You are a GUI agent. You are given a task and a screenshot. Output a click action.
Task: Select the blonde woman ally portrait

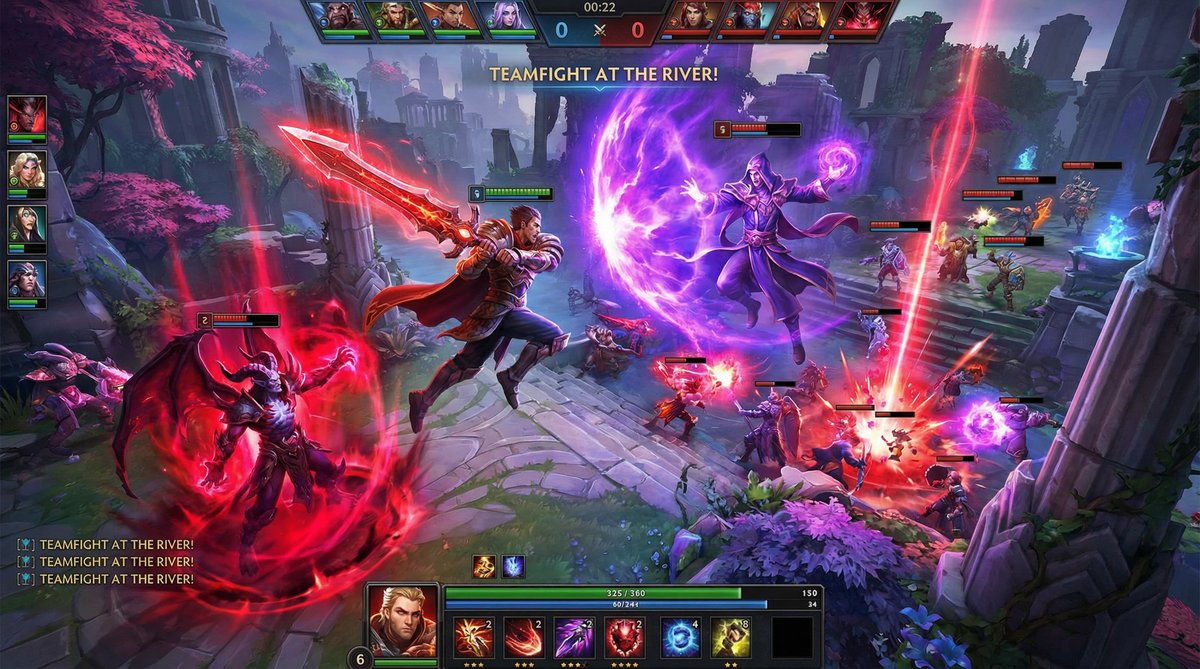(x=27, y=172)
